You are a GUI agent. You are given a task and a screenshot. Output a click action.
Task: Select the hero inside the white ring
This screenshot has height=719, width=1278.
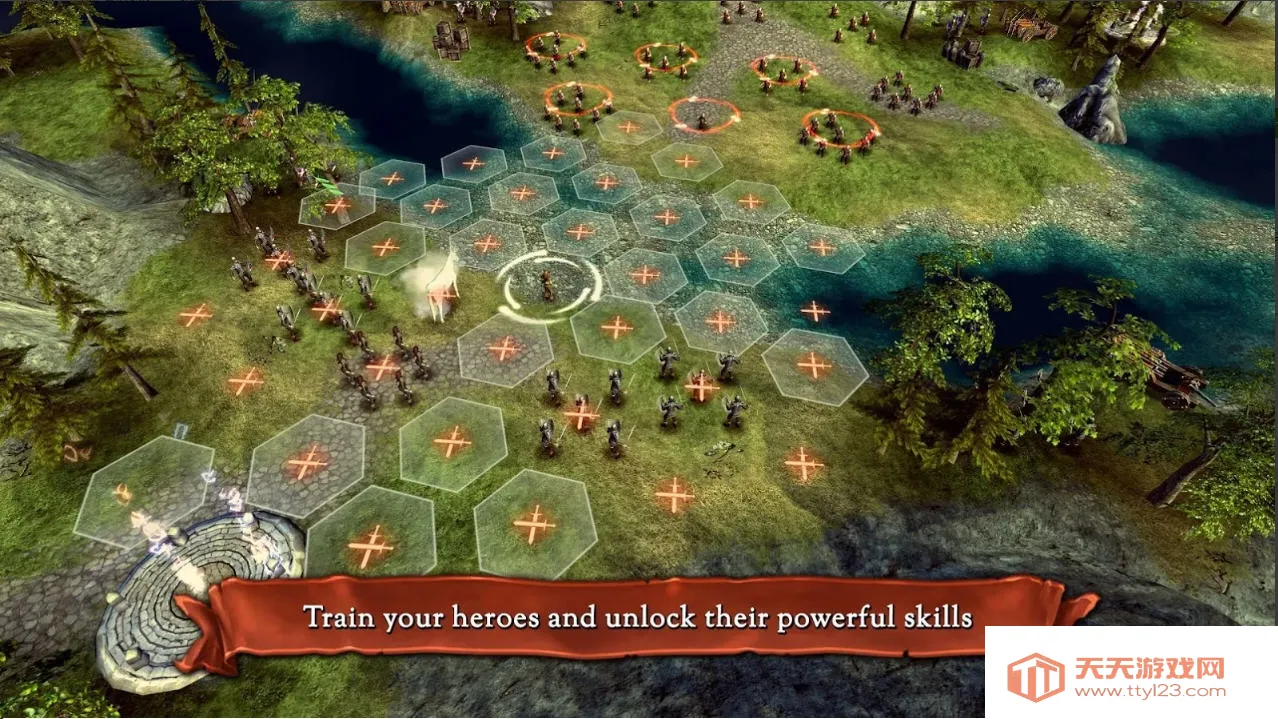pyautogui.click(x=549, y=284)
